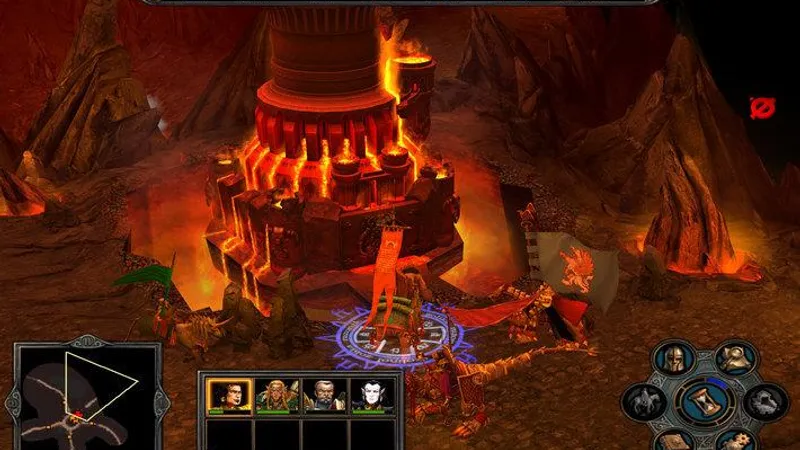This screenshot has width=800, height=450.
Task: Click the golden horn button
Action: pos(736,360)
